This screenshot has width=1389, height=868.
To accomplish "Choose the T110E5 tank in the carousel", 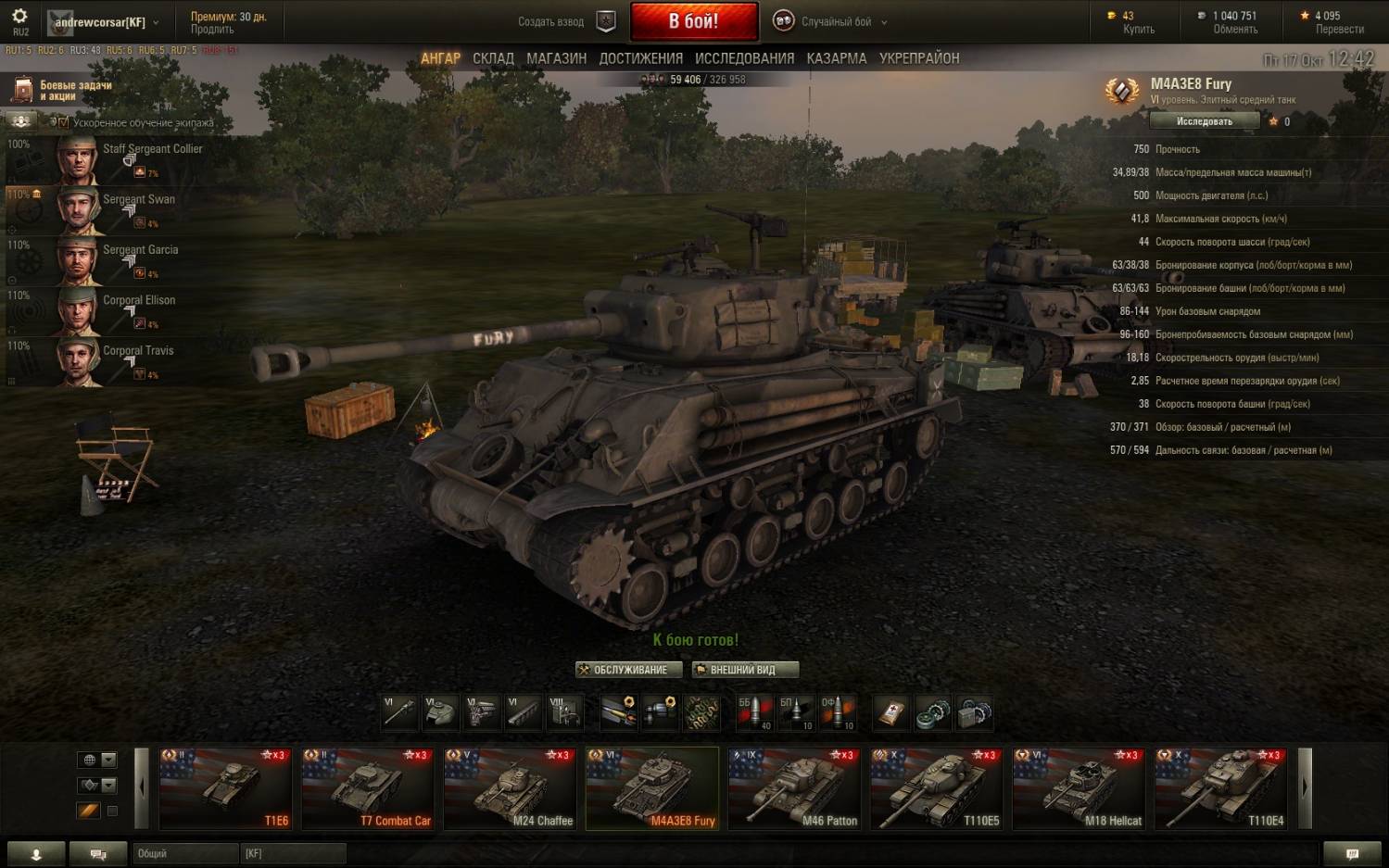I will tap(936, 788).
